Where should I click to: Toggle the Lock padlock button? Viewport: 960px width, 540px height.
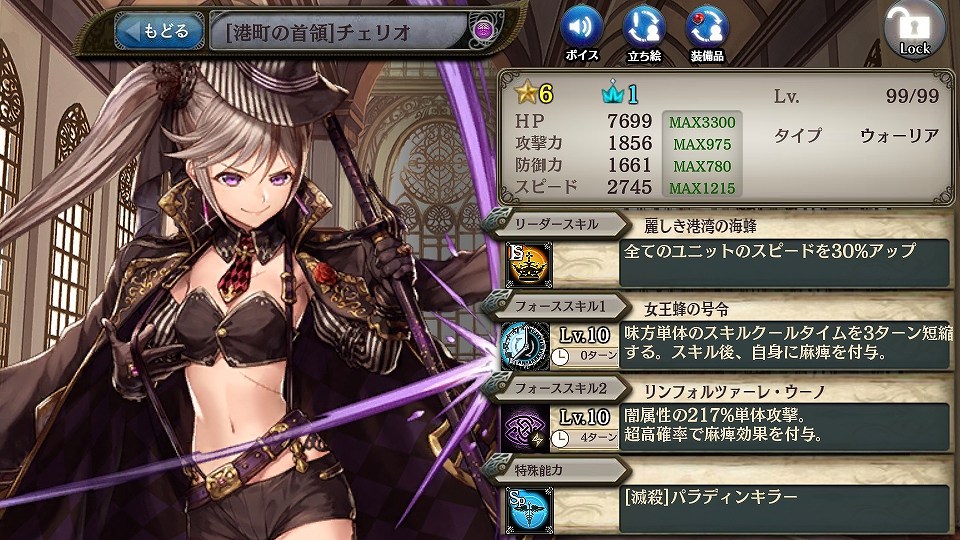(913, 30)
